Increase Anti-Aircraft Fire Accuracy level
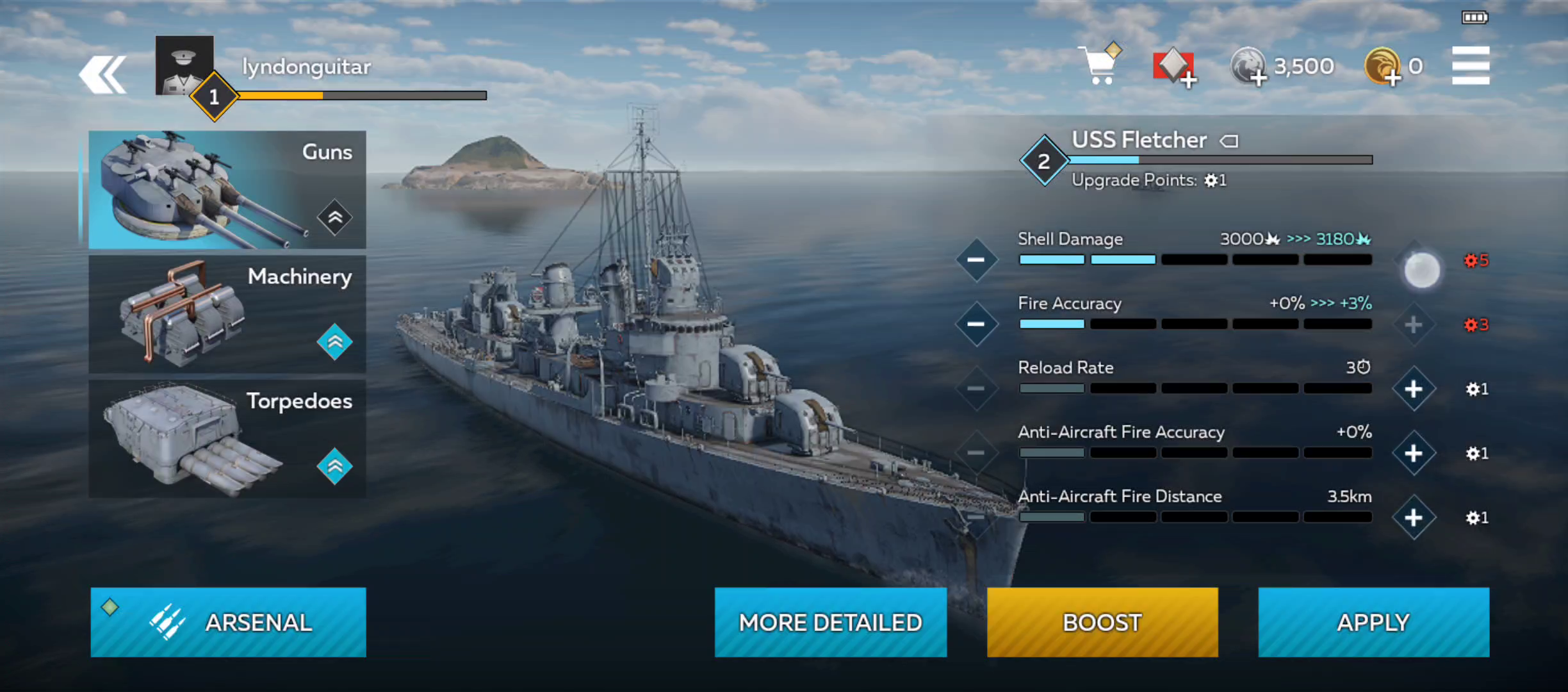Image resolution: width=1568 pixels, height=692 pixels. (x=1414, y=454)
